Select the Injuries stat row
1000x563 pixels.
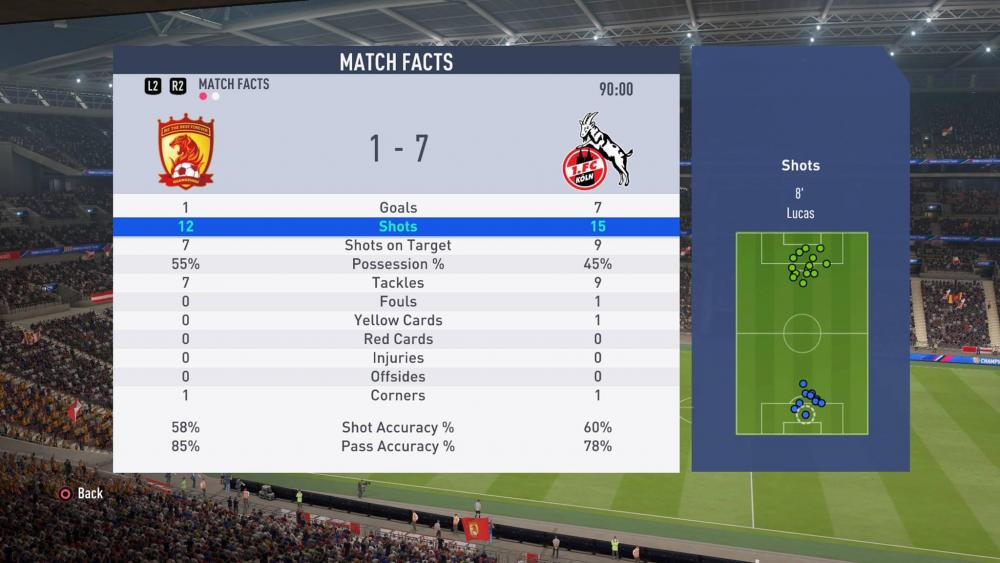(x=397, y=358)
